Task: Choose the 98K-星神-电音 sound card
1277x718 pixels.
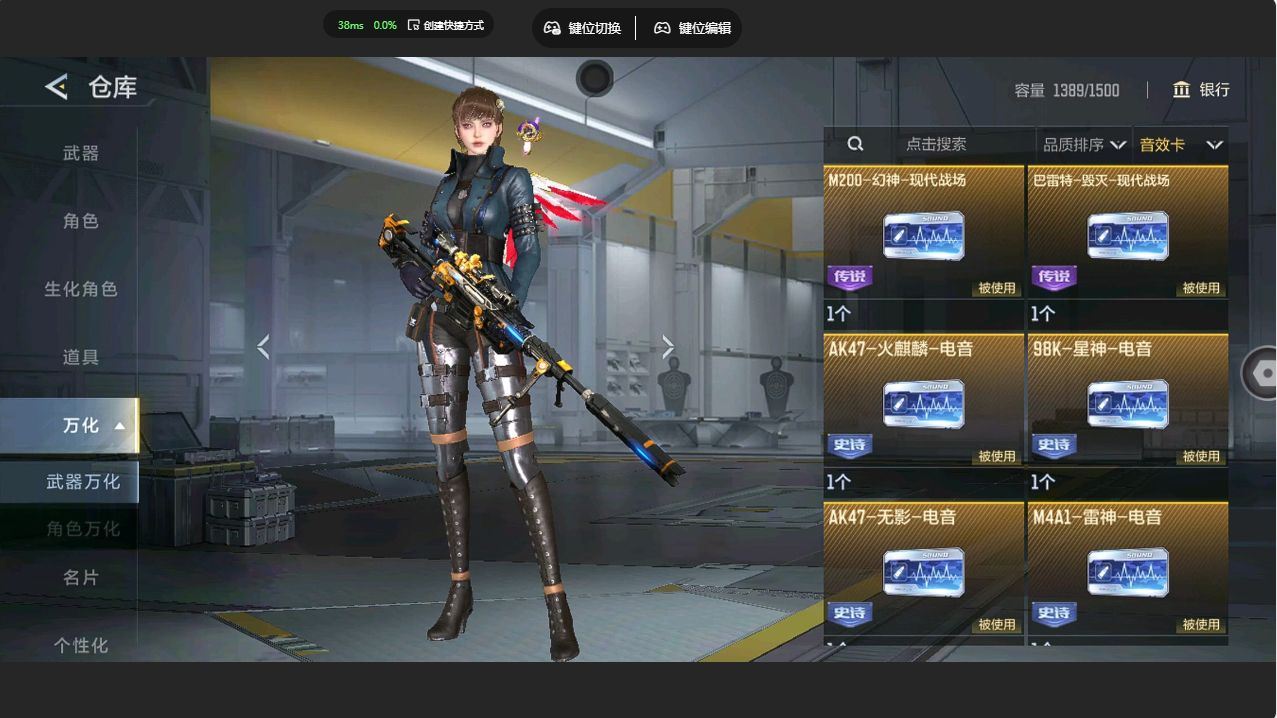Action: [x=1127, y=404]
